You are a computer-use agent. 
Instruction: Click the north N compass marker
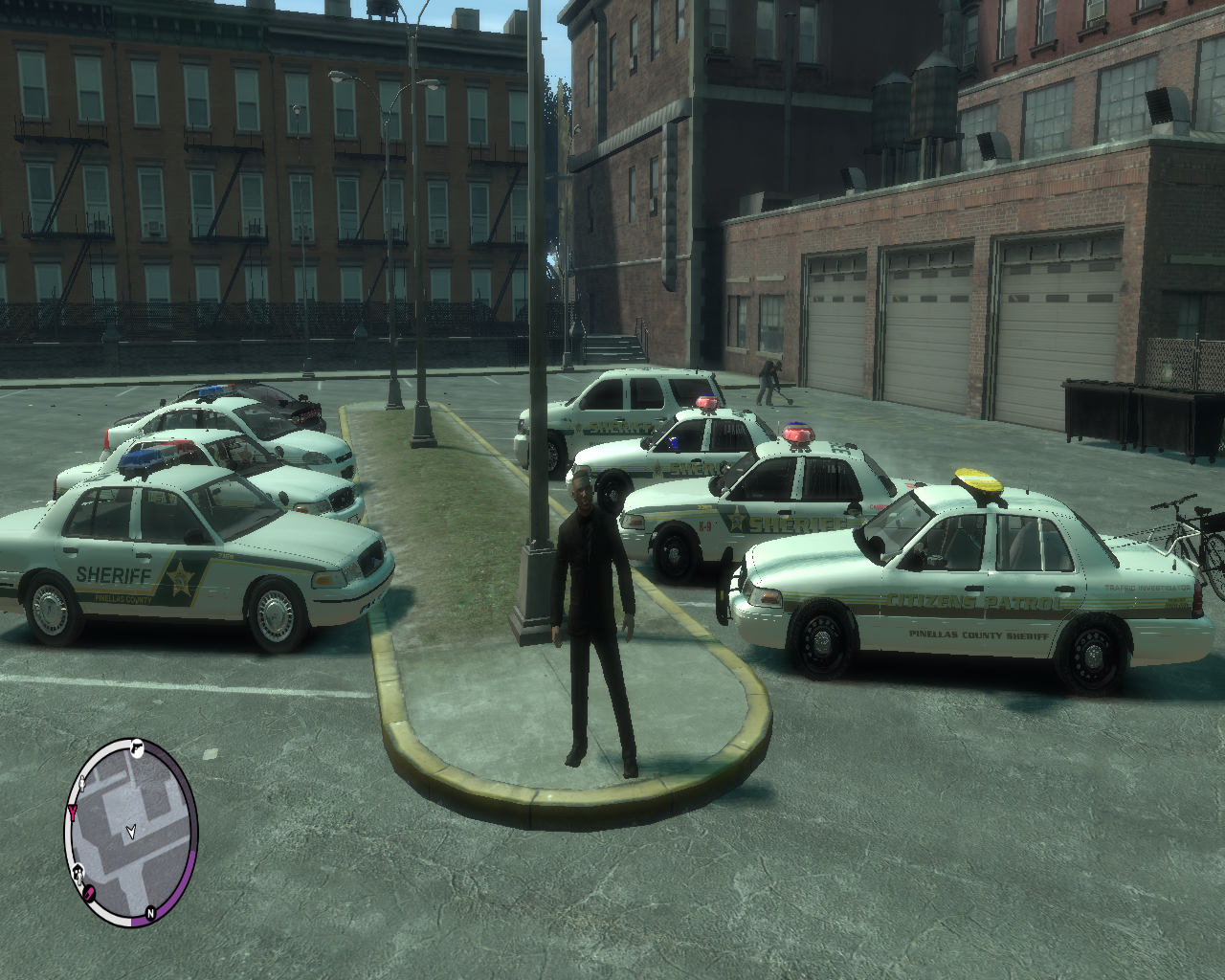tap(150, 914)
